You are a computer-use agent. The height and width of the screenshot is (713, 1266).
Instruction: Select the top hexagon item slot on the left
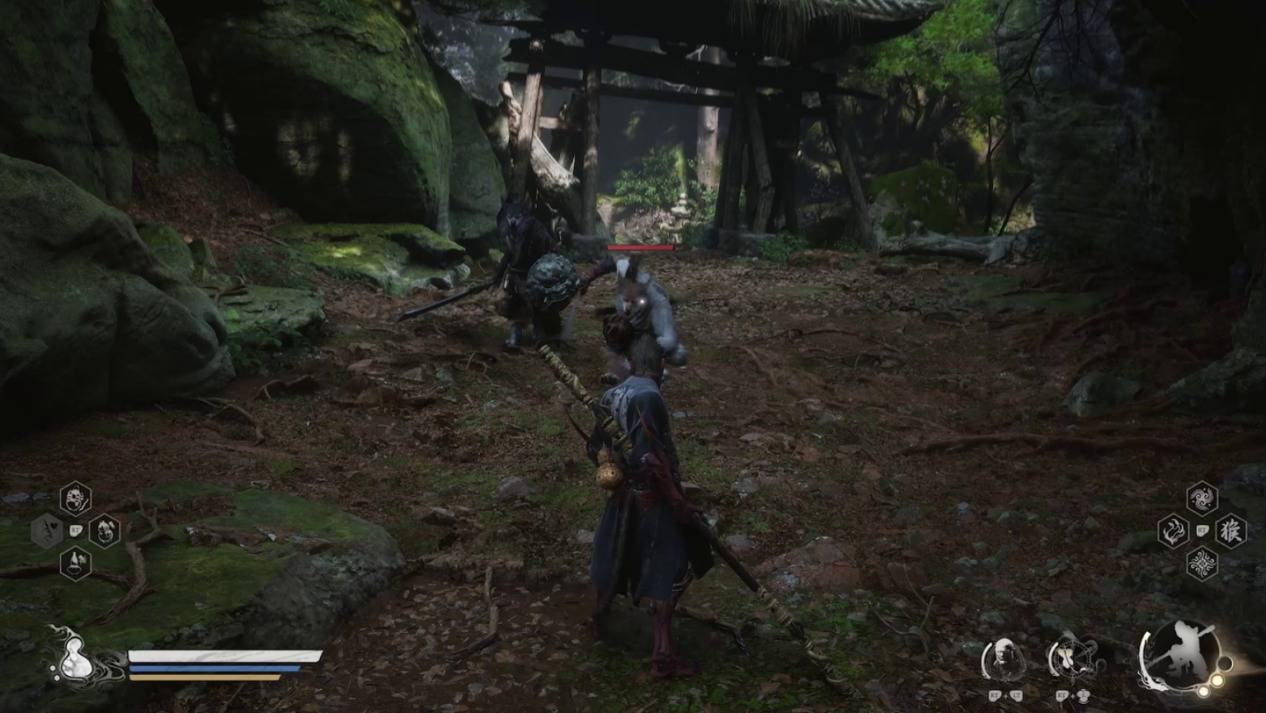75,498
